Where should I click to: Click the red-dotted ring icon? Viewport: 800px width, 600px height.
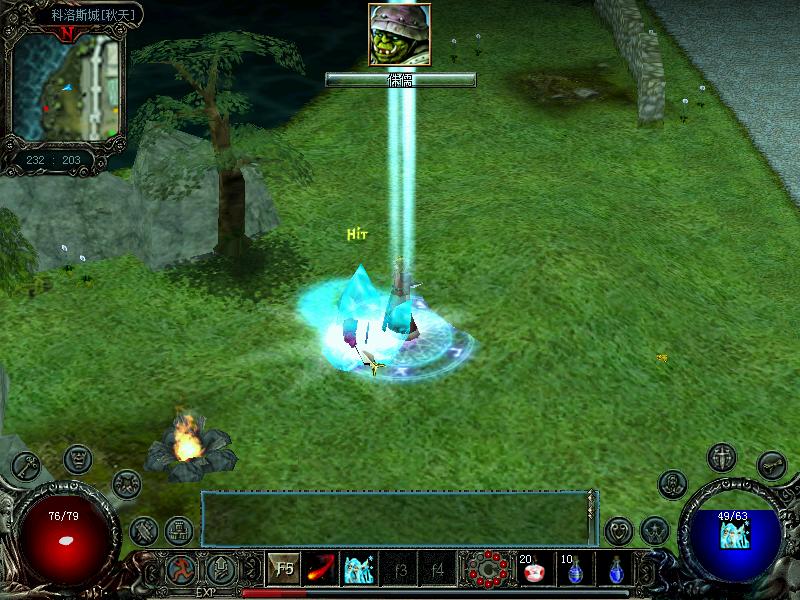point(487,571)
